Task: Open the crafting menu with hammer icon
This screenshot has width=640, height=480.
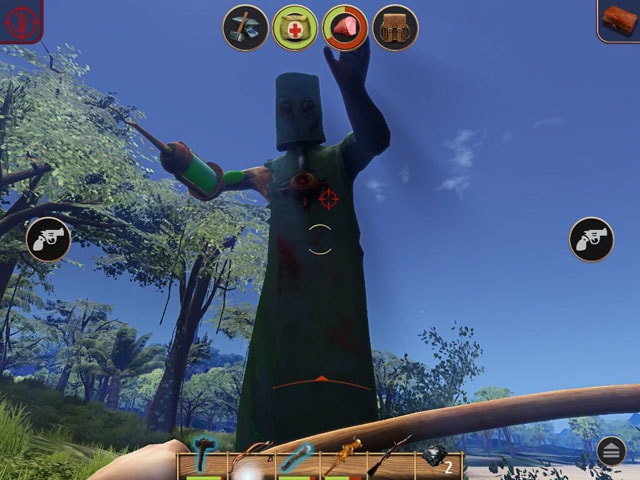Action: coord(245,27)
